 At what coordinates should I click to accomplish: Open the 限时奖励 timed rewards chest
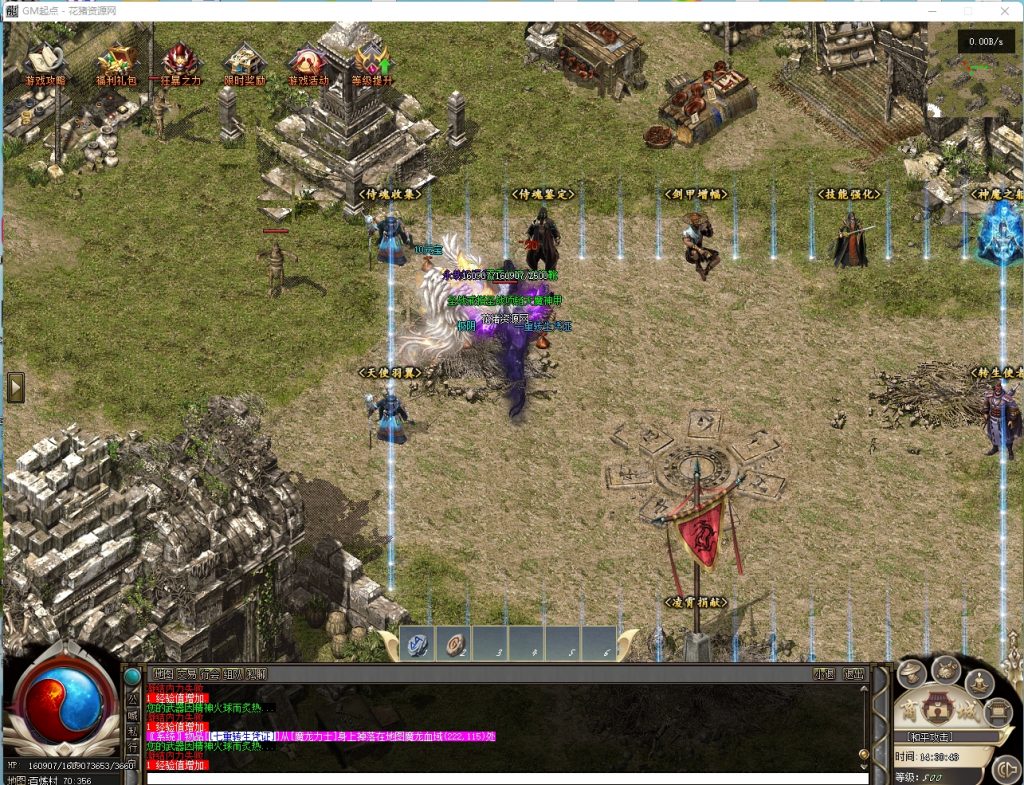pyautogui.click(x=245, y=62)
